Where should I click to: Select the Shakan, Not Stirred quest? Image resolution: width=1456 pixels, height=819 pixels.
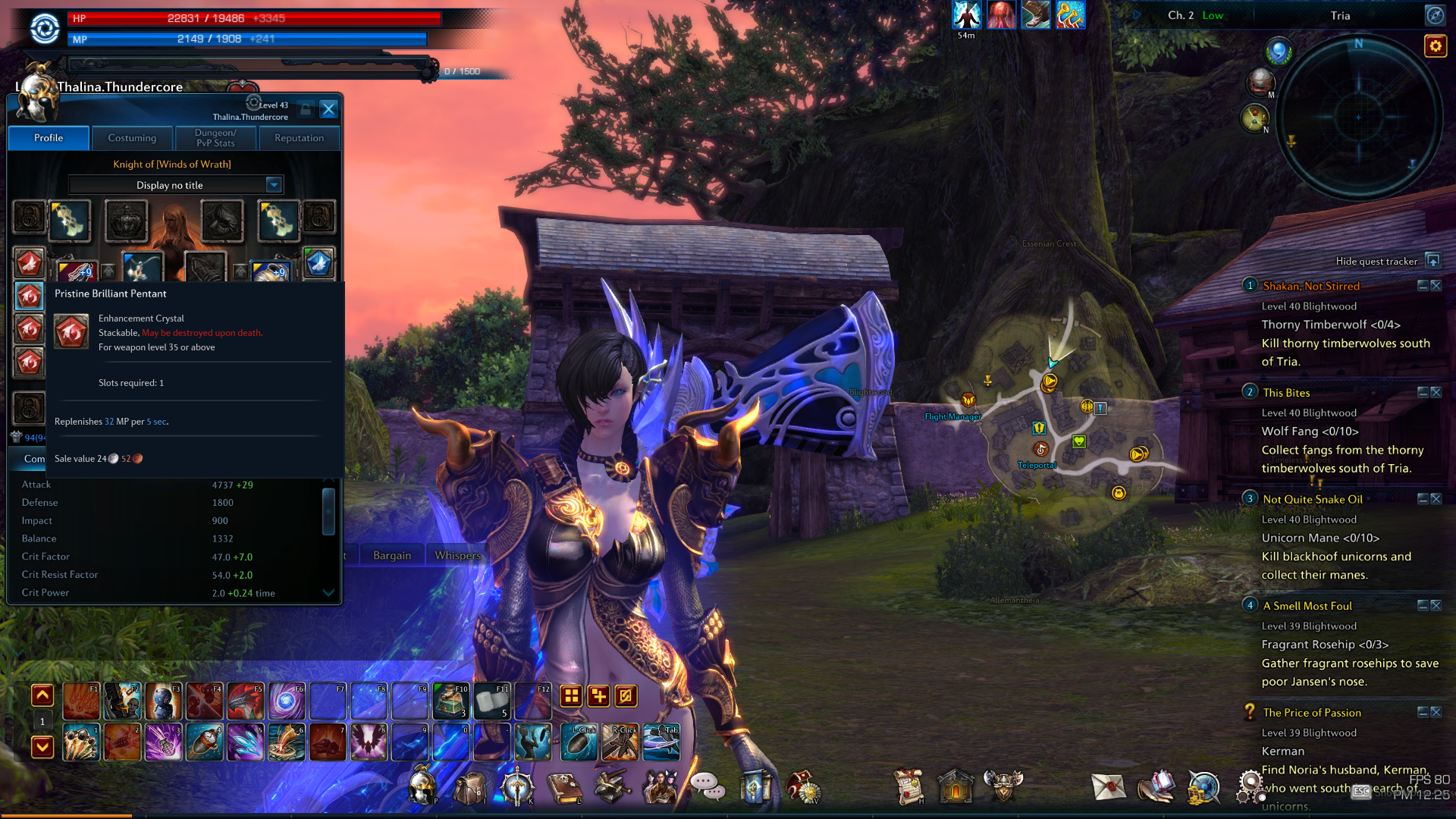click(x=1311, y=286)
